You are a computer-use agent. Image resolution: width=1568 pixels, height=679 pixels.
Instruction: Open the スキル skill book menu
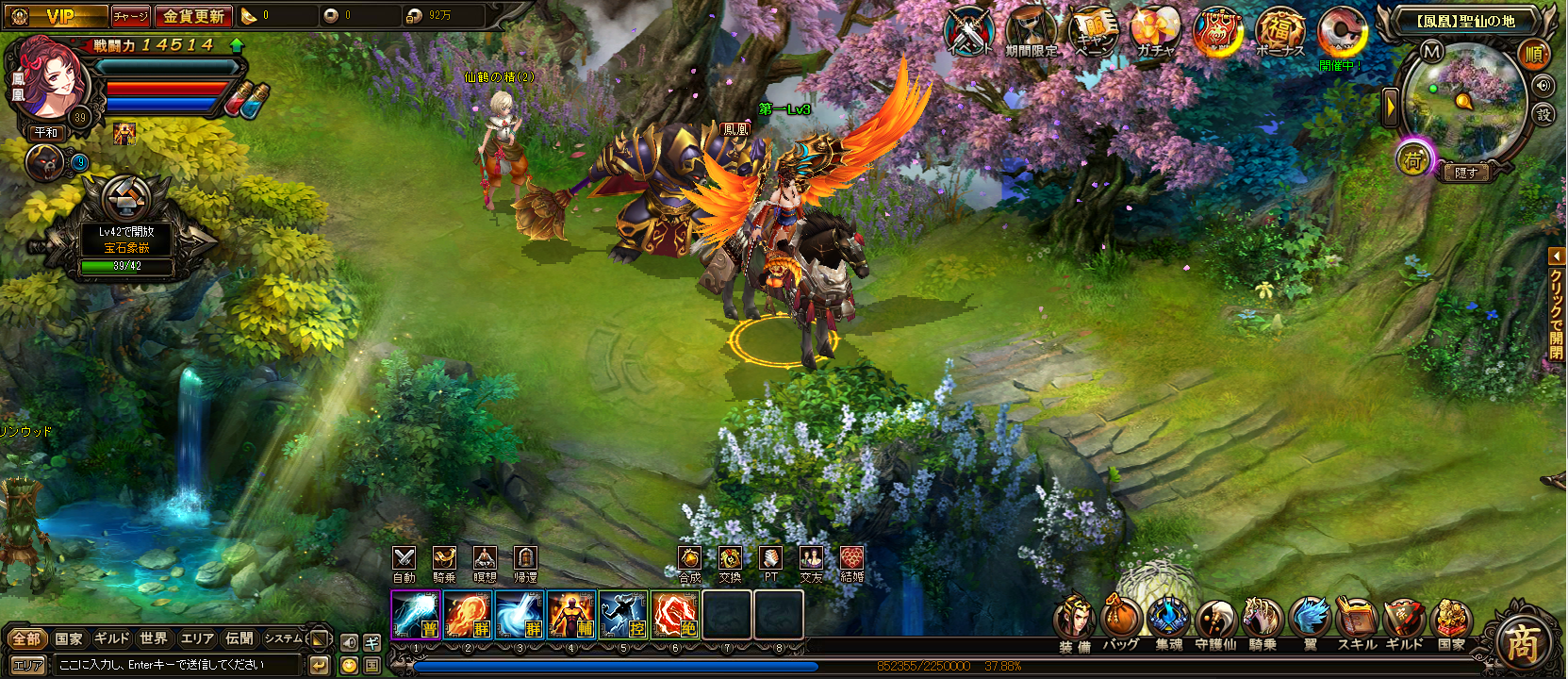click(x=1357, y=621)
